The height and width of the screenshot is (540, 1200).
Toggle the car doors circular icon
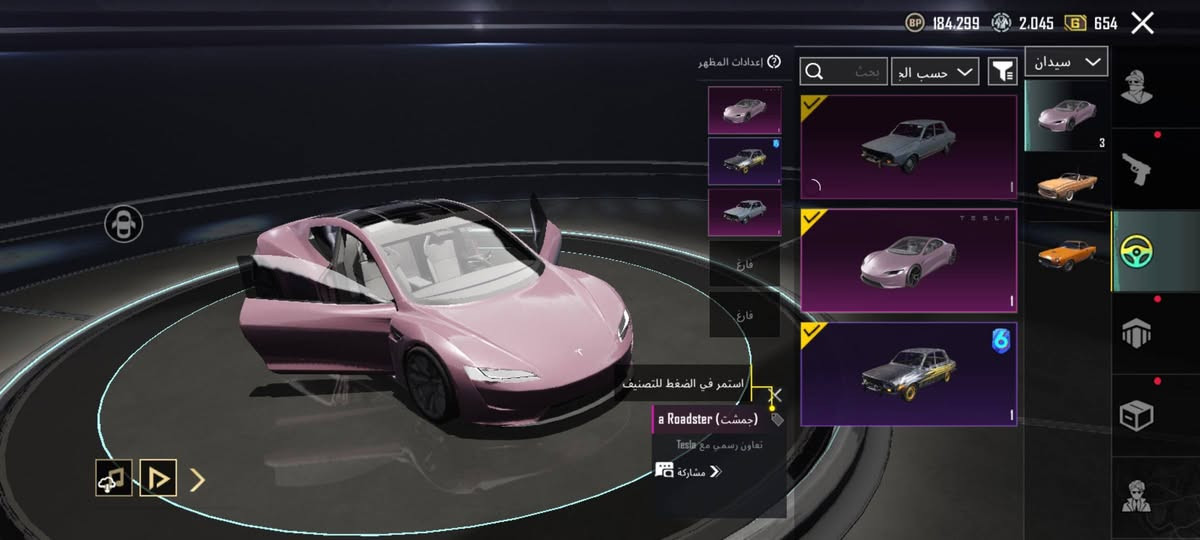tap(123, 224)
